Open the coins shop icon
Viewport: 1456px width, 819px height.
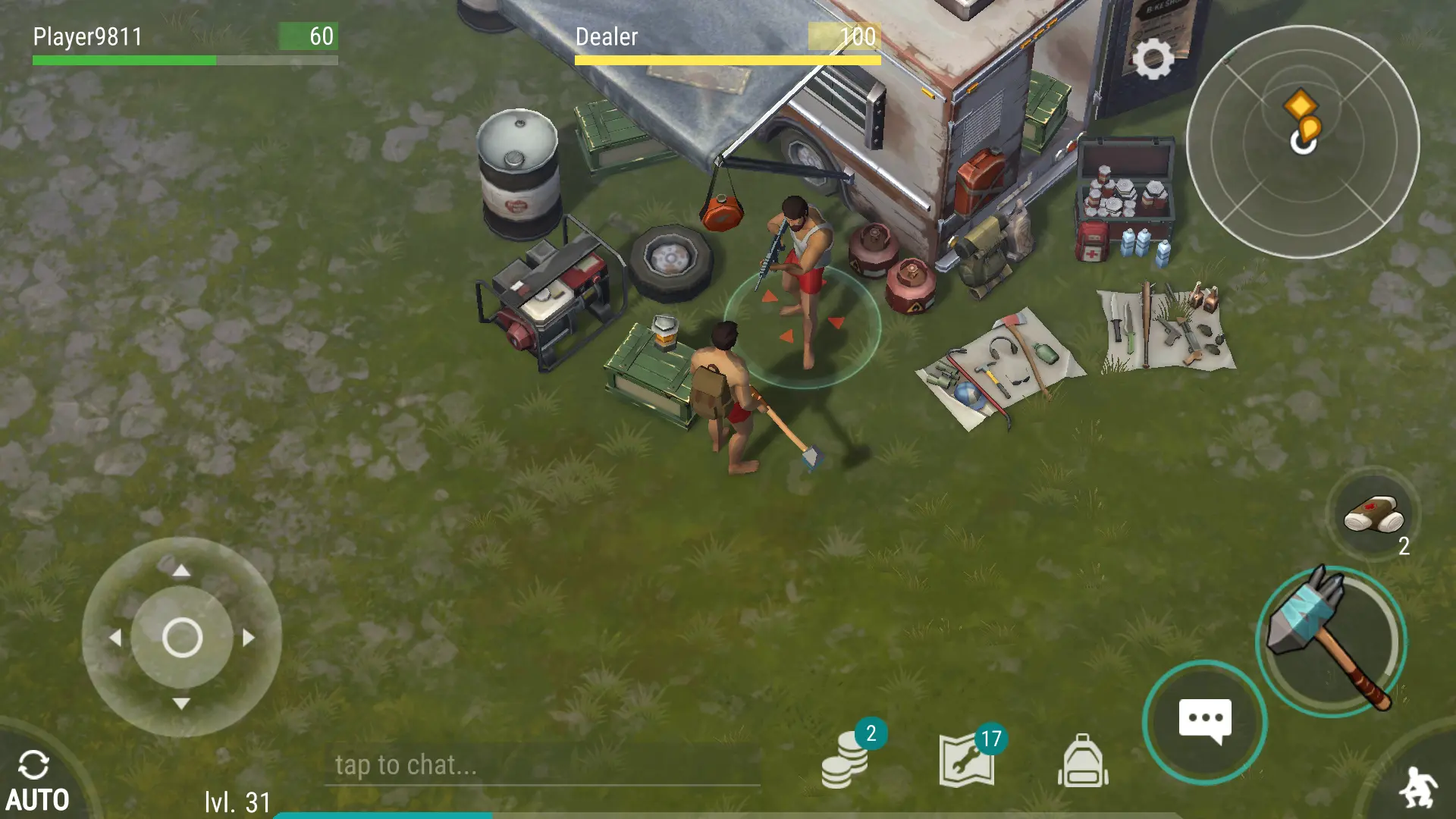(x=845, y=761)
